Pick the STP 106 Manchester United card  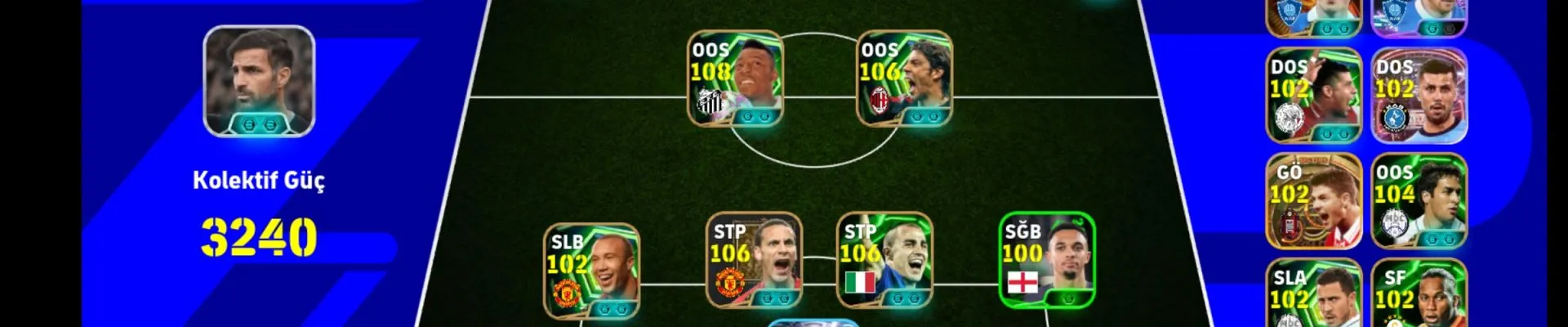754,261
